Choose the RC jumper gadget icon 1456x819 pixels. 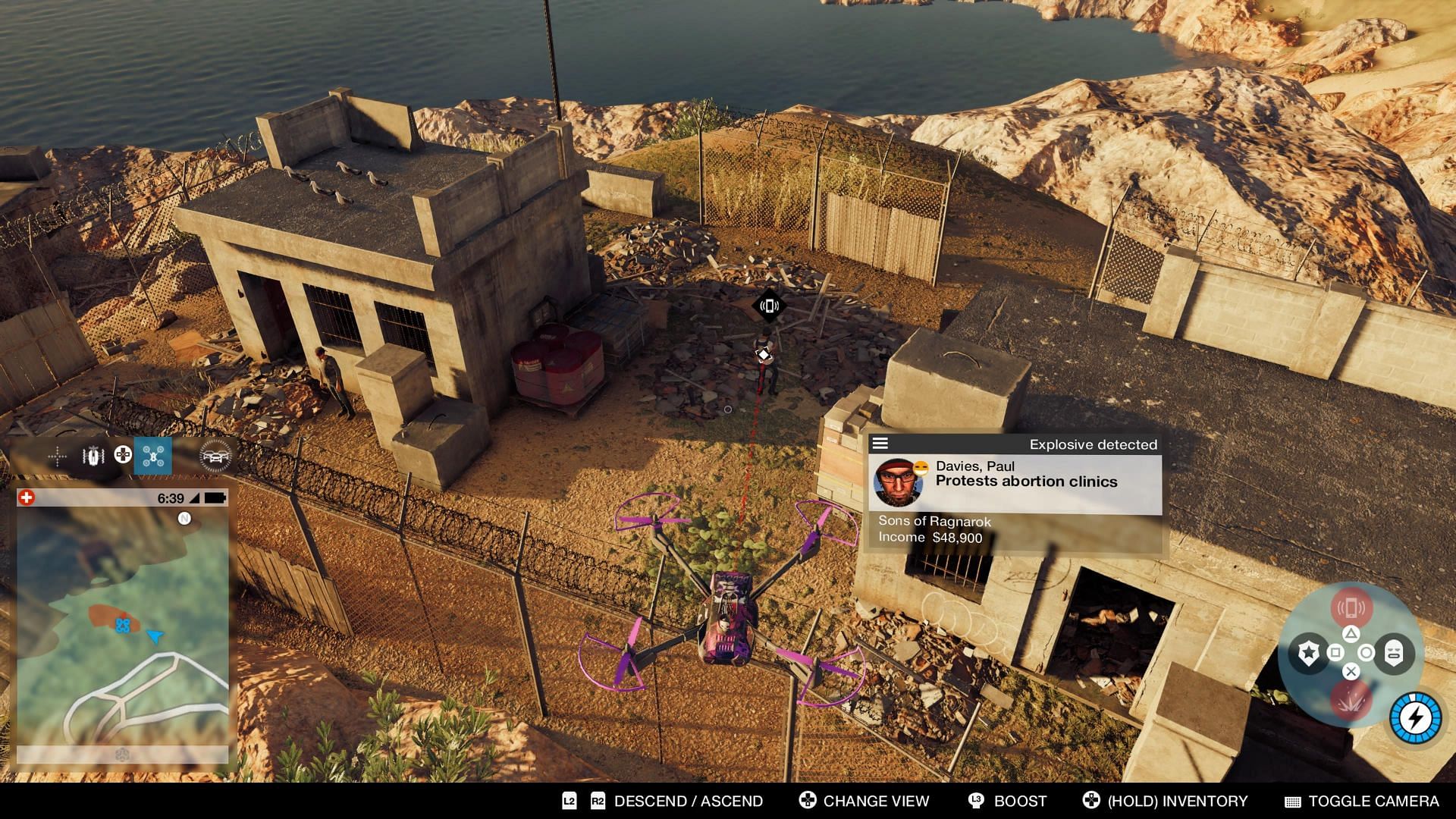[x=93, y=456]
